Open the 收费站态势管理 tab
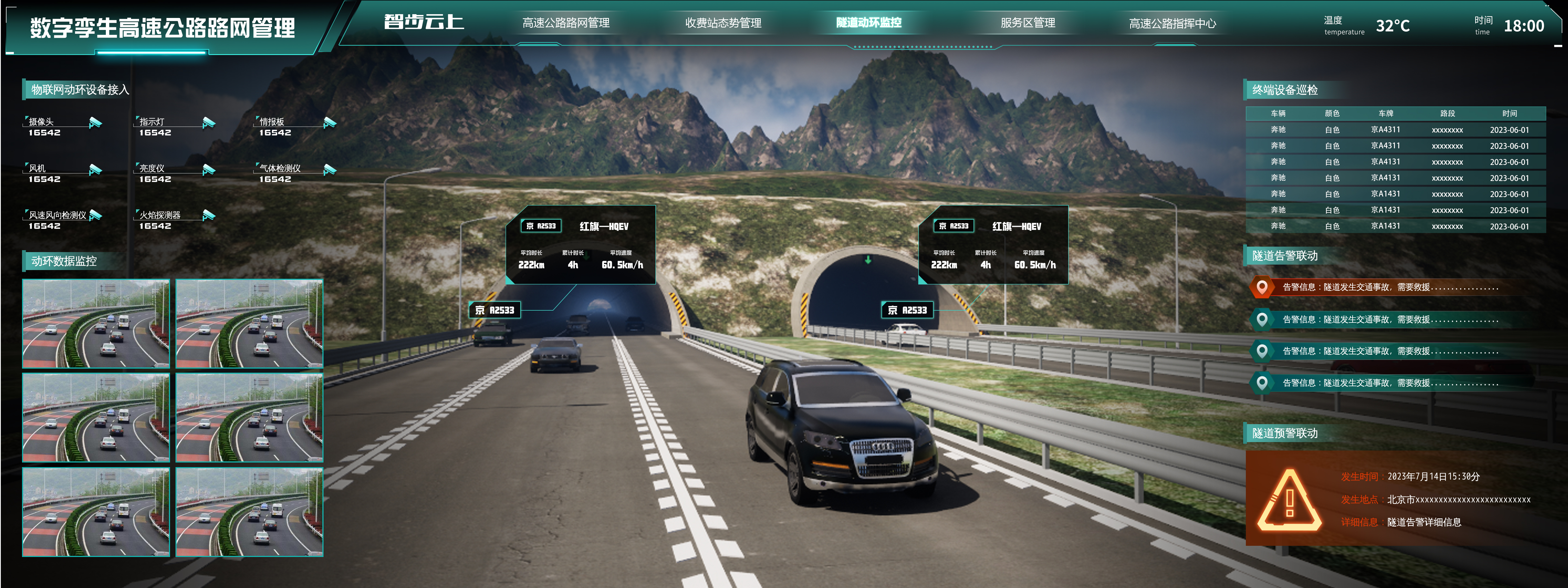 point(723,23)
